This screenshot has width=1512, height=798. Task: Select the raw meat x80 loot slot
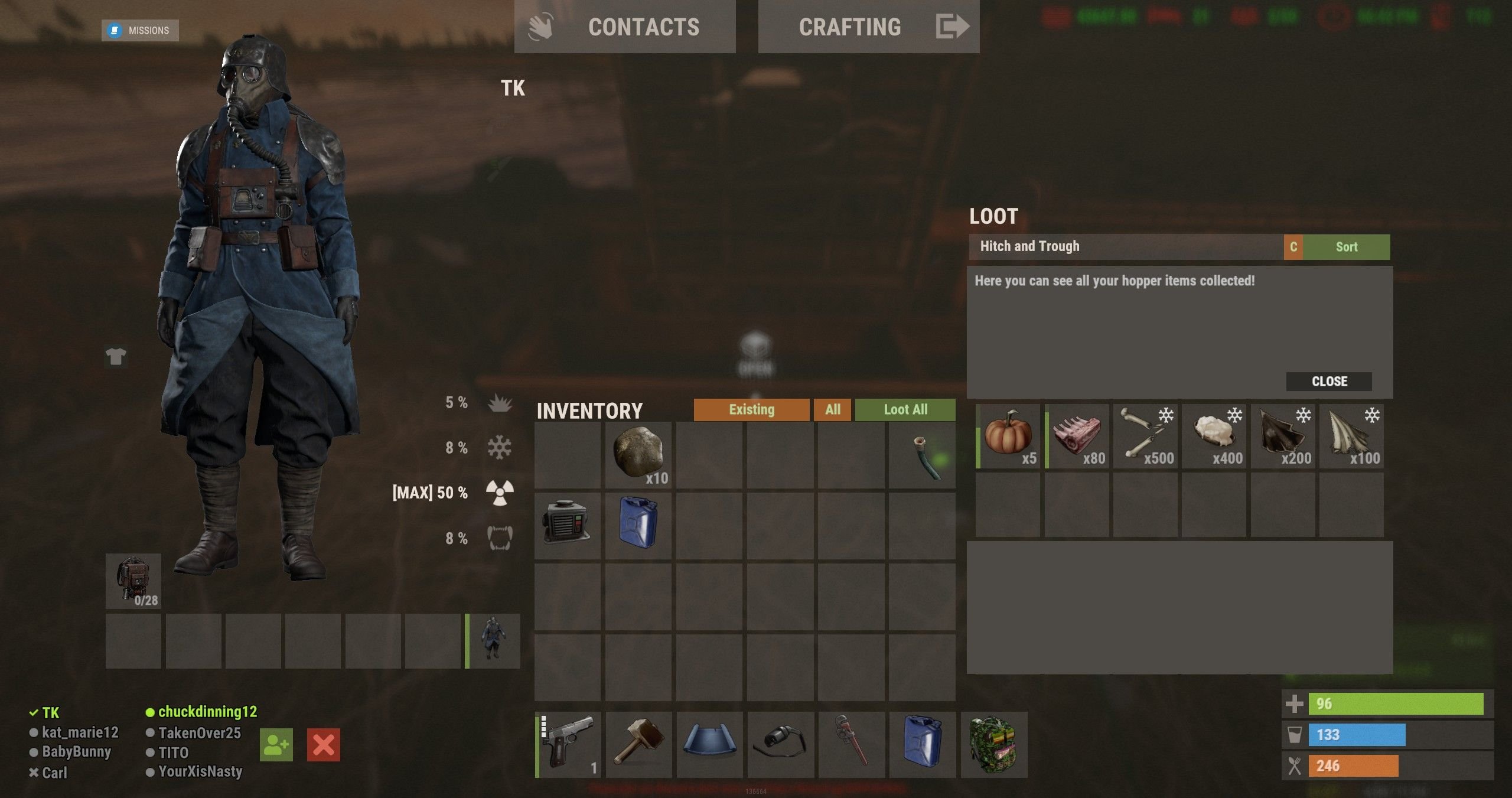point(1077,437)
